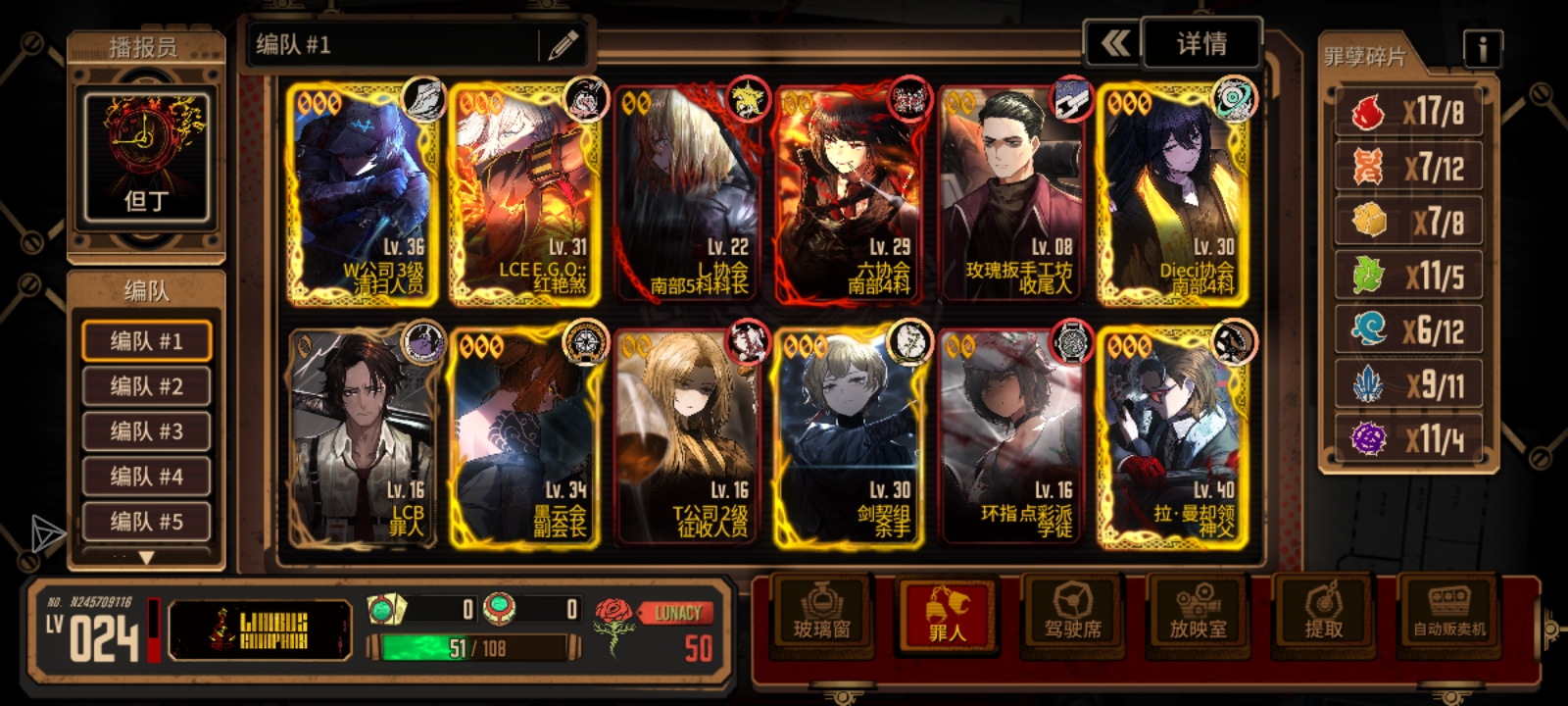Collapse the panel with the double-arrow button
1568x706 pixels.
coord(1114,44)
